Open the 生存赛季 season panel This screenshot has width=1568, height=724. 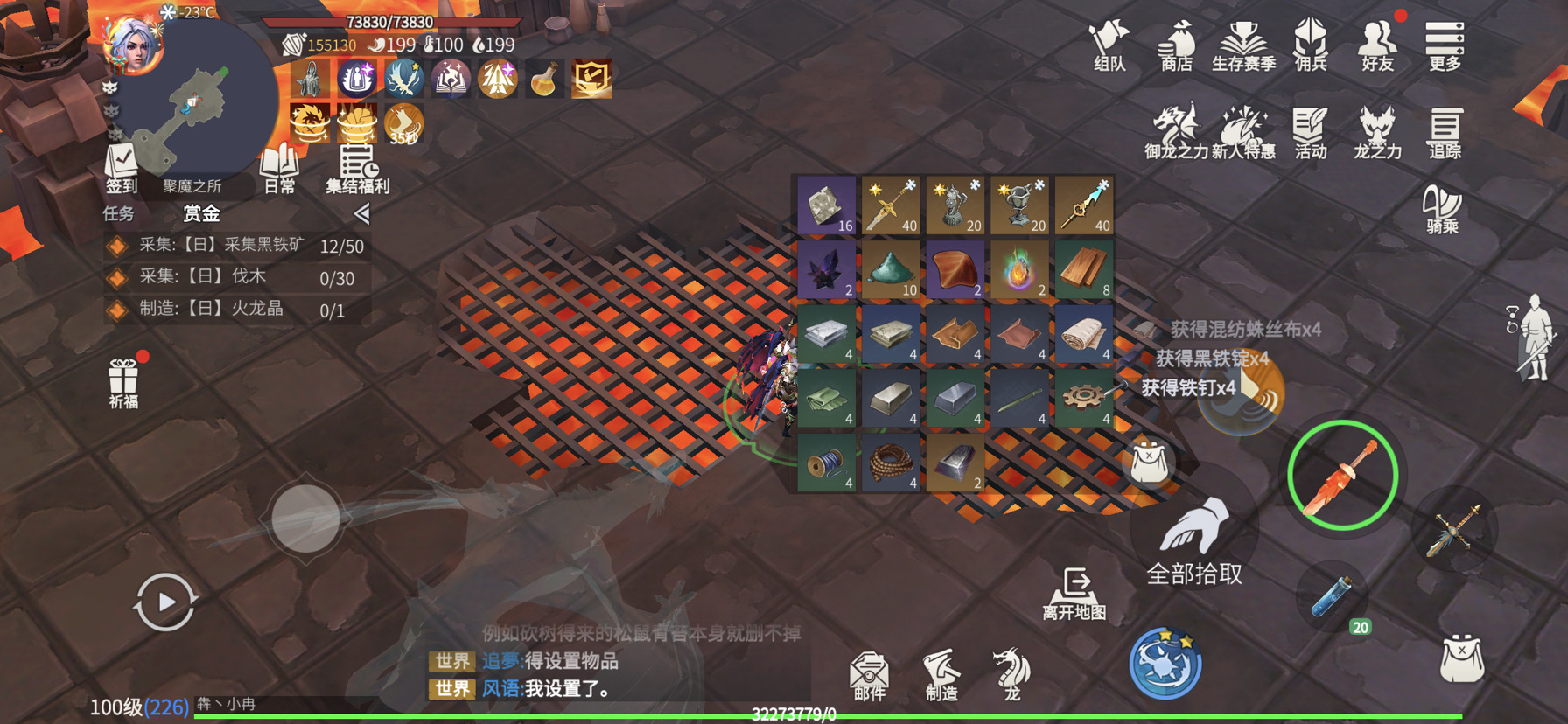[x=1243, y=45]
